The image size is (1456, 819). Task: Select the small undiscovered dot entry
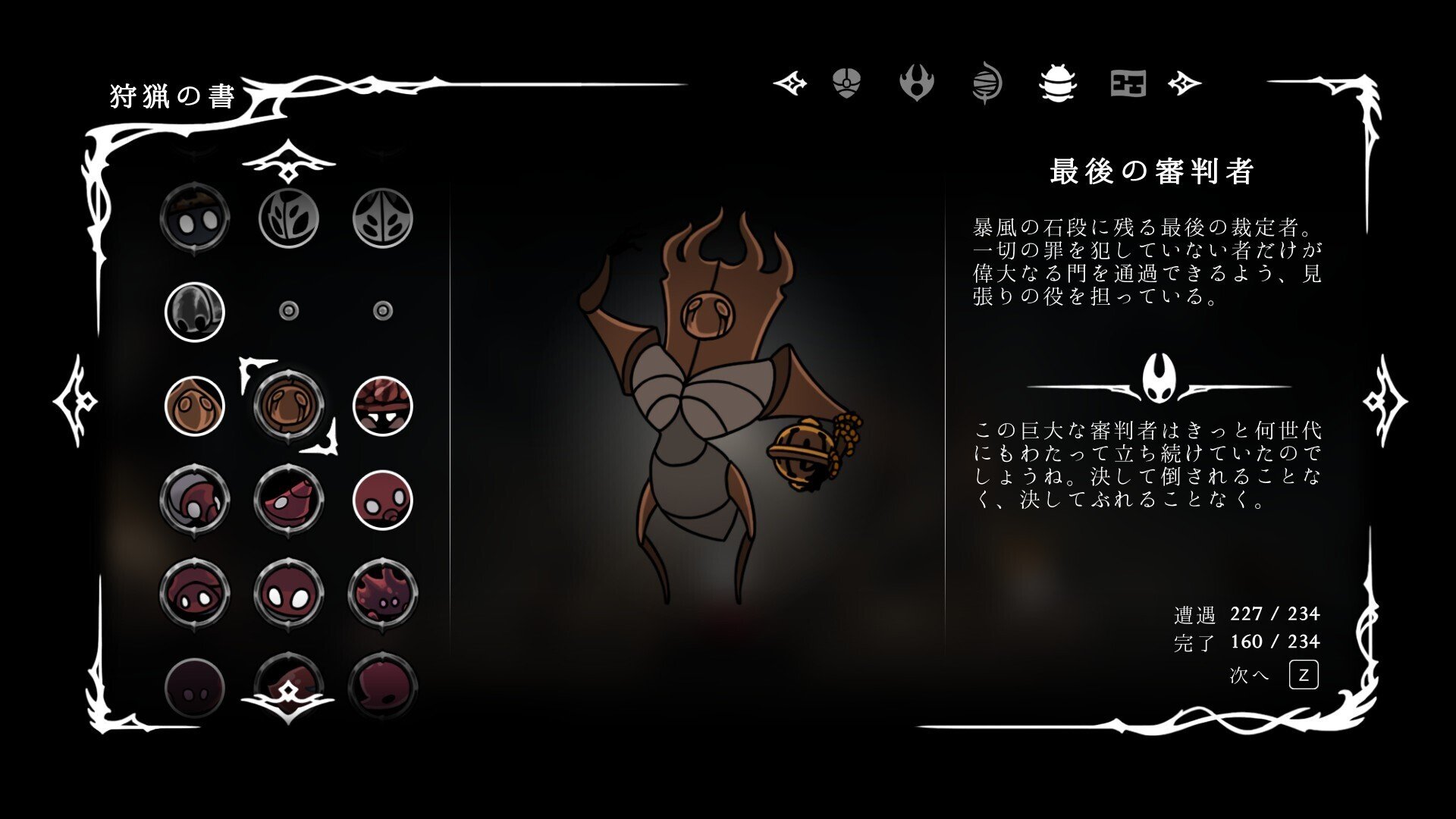pos(288,309)
